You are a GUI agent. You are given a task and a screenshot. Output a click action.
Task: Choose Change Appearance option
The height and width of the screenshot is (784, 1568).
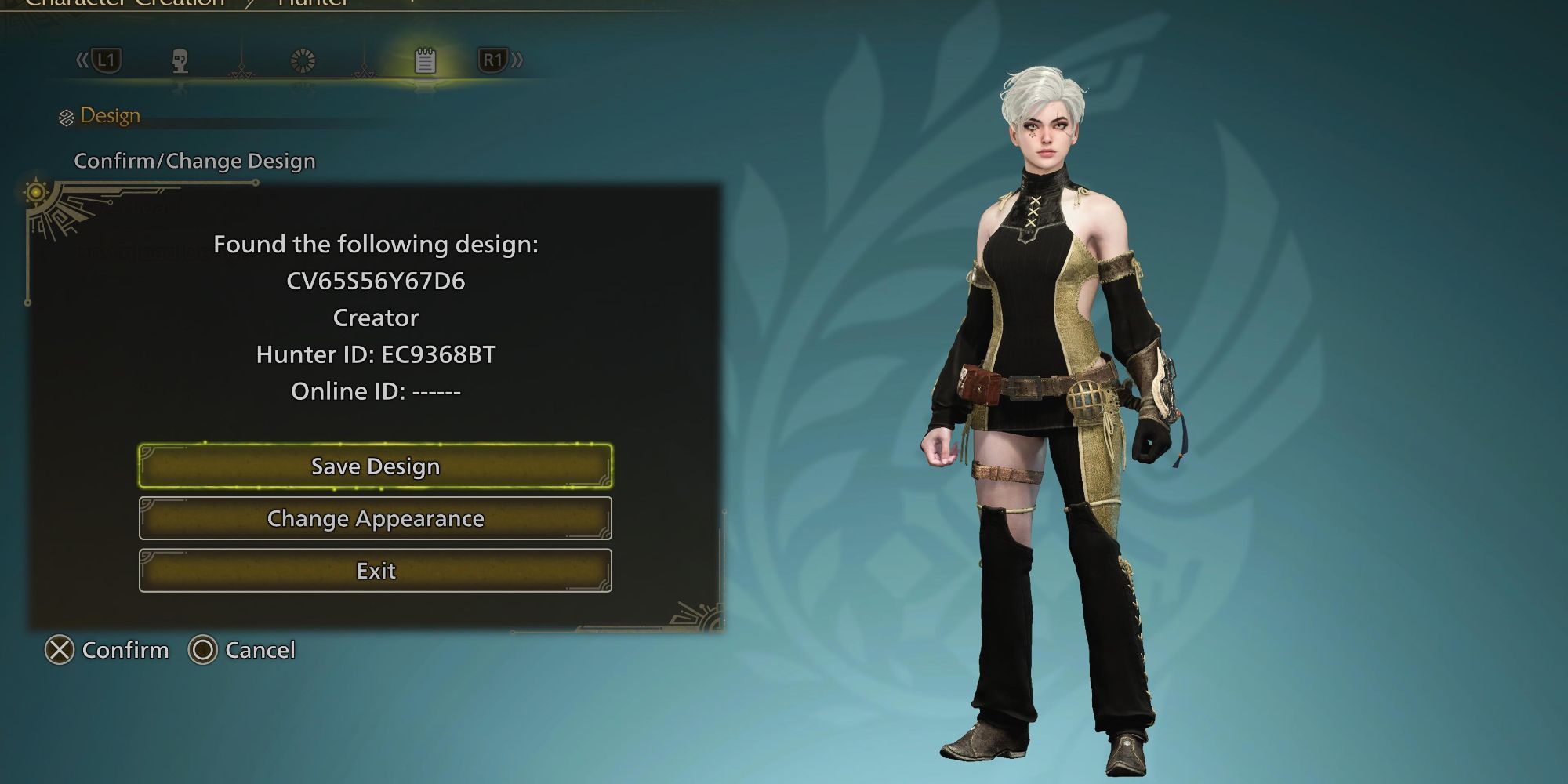[x=376, y=518]
